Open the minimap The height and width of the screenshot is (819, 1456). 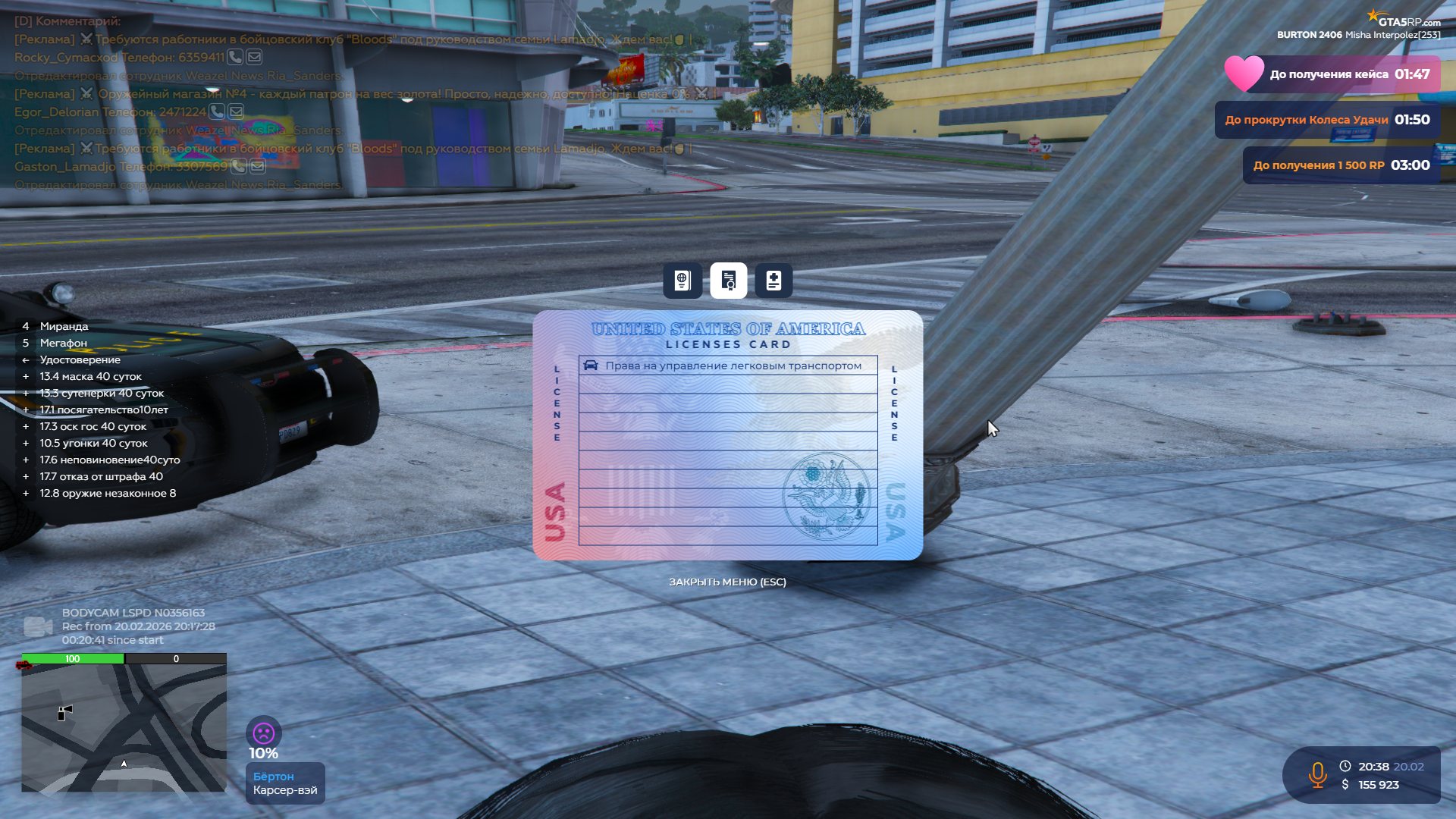[x=124, y=728]
